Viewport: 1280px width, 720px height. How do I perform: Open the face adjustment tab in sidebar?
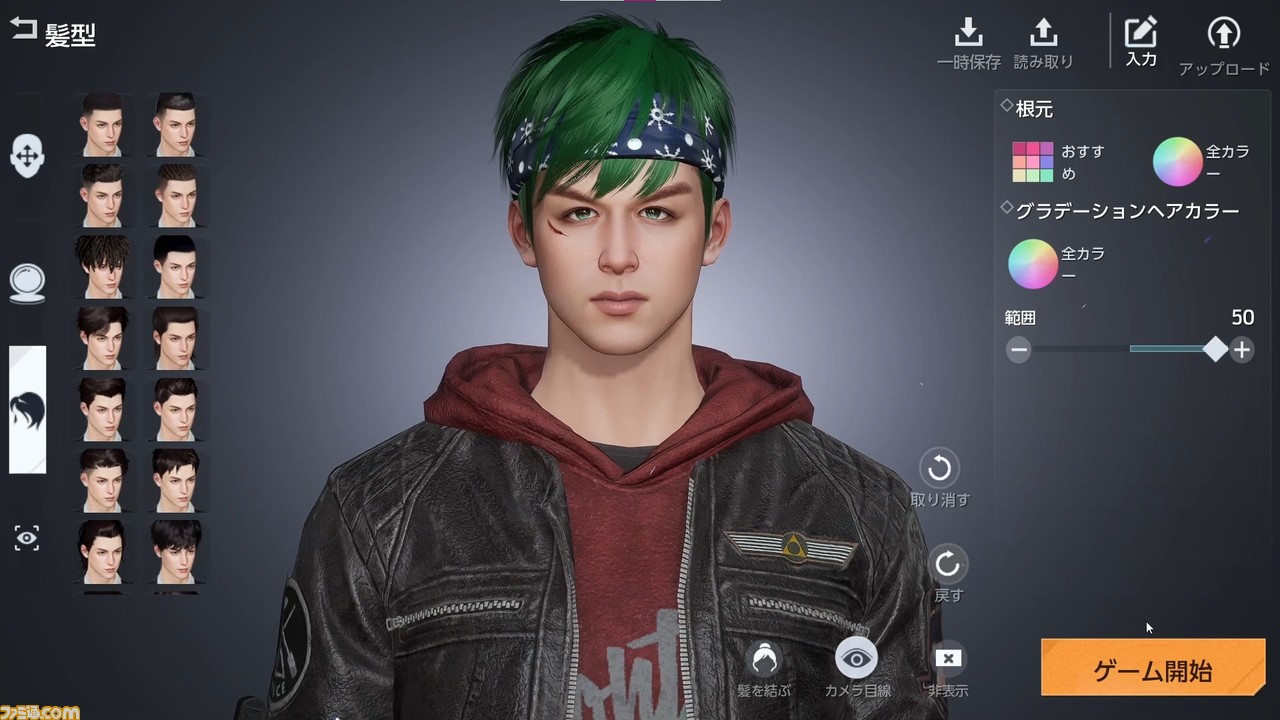coord(27,155)
